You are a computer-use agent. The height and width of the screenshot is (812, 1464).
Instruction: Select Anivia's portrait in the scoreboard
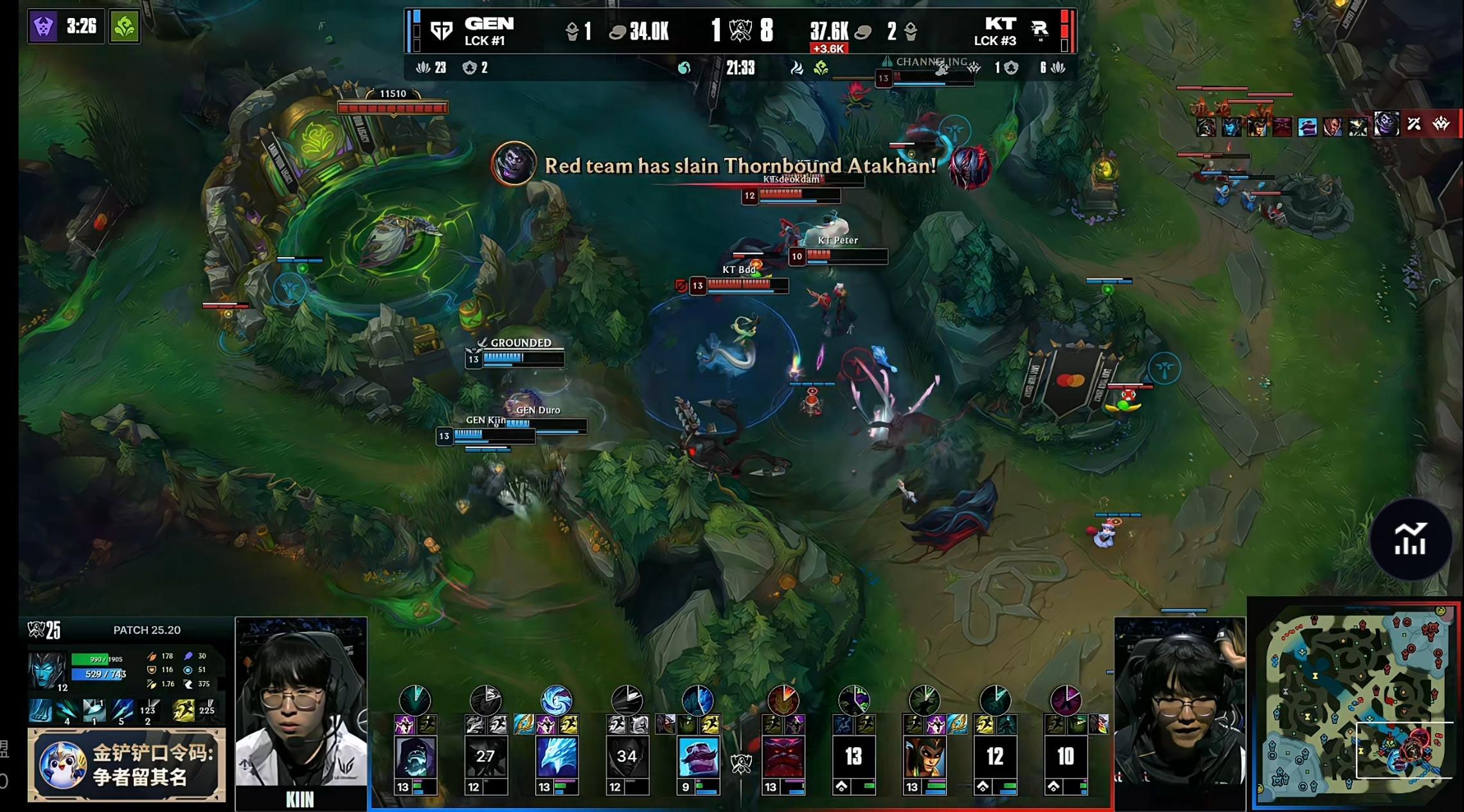click(557, 757)
